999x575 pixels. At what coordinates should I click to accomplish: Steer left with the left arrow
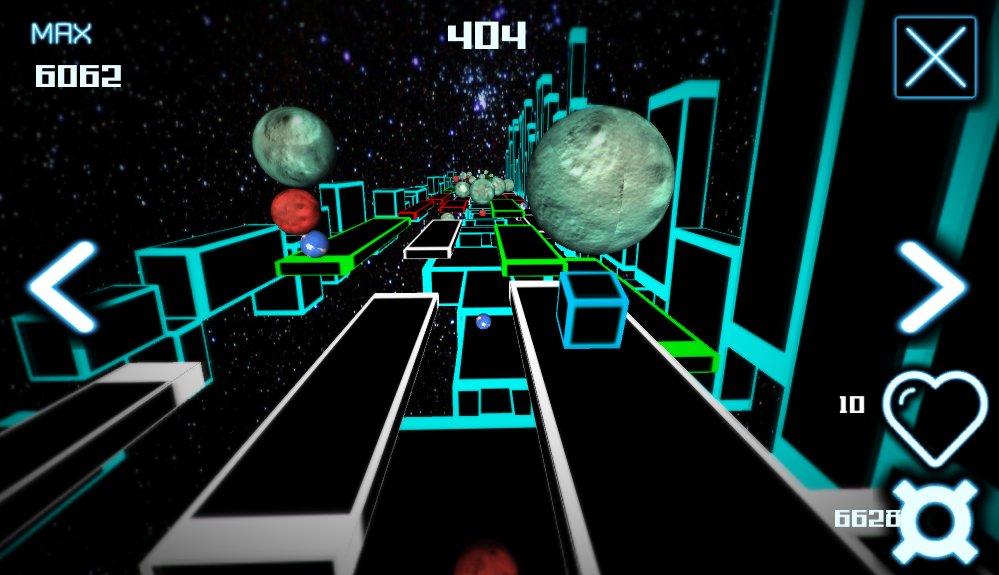[x=62, y=287]
